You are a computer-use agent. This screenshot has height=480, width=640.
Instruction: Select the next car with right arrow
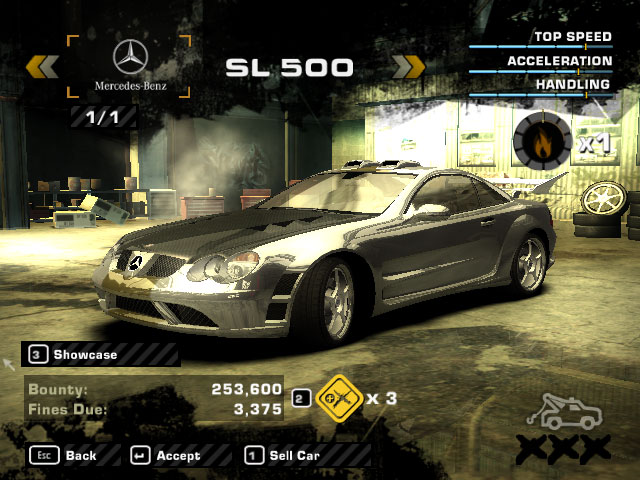[408, 67]
